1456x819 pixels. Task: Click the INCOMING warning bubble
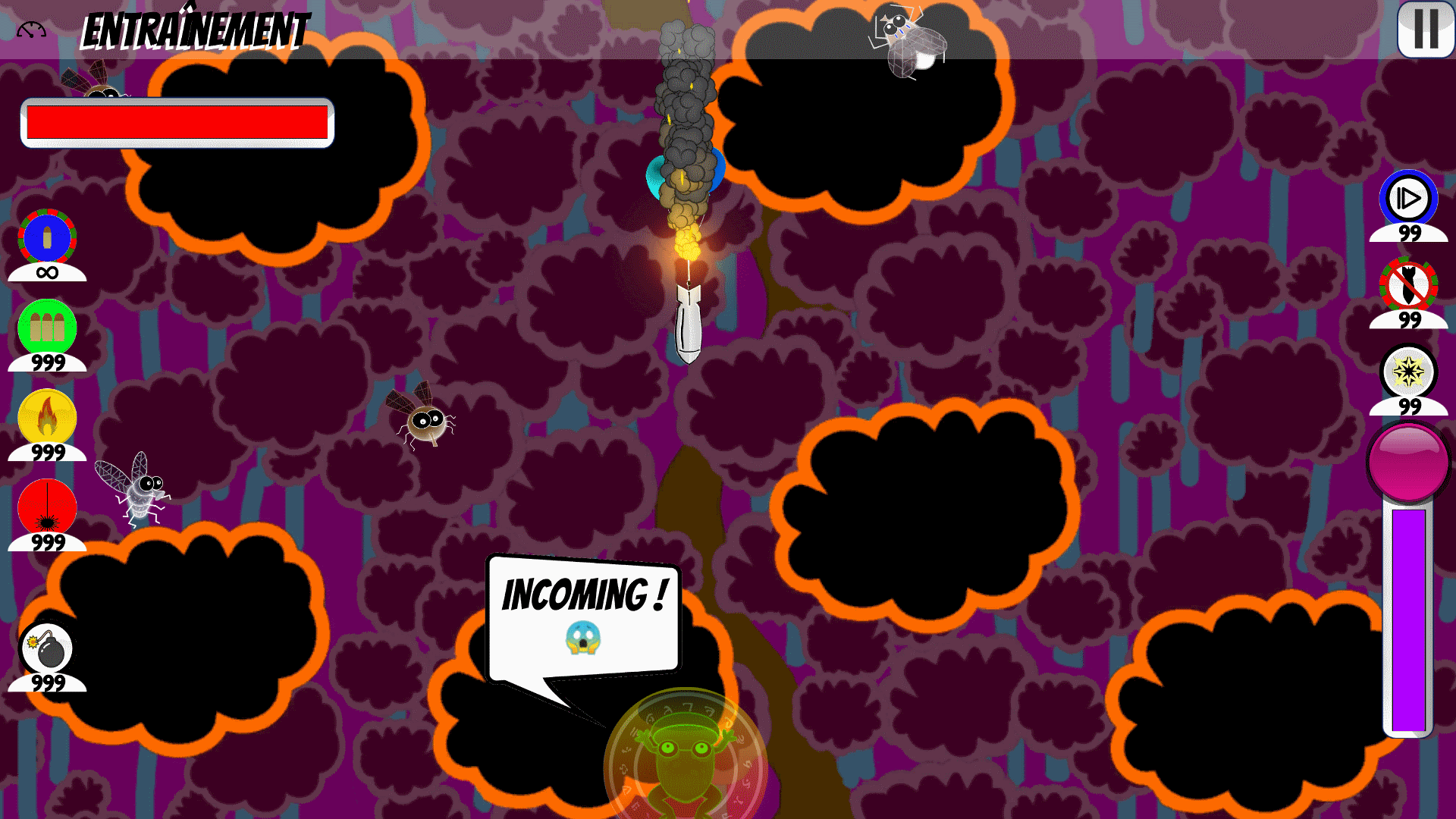coord(584,614)
